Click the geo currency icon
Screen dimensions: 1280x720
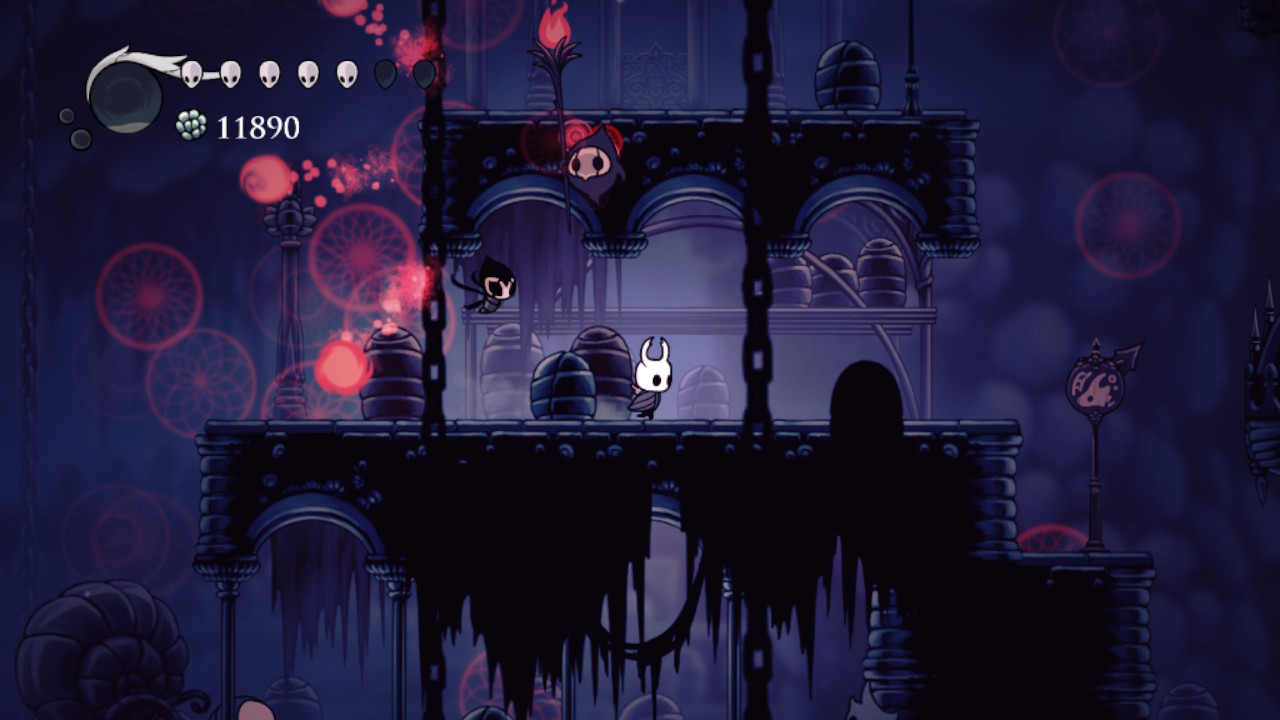[x=191, y=124]
